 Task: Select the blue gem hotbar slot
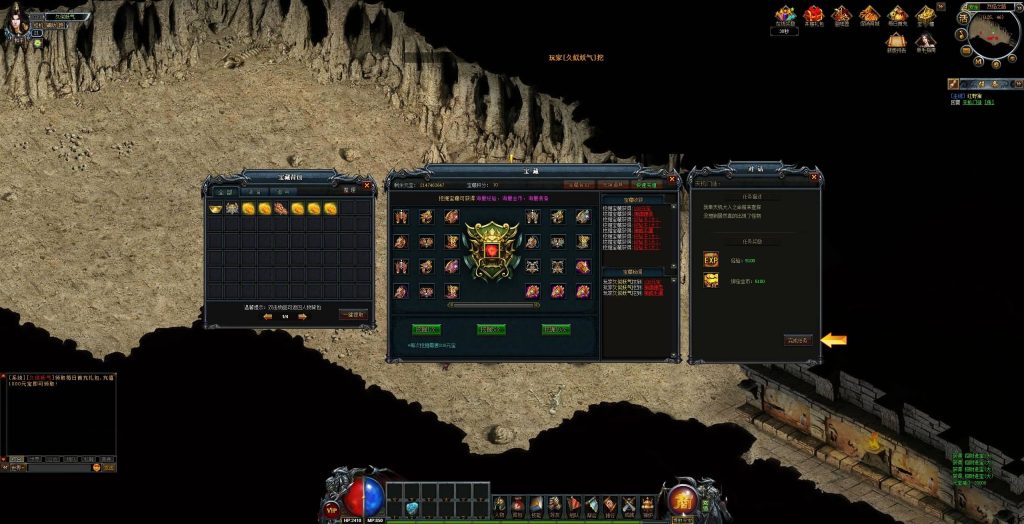tap(412, 510)
